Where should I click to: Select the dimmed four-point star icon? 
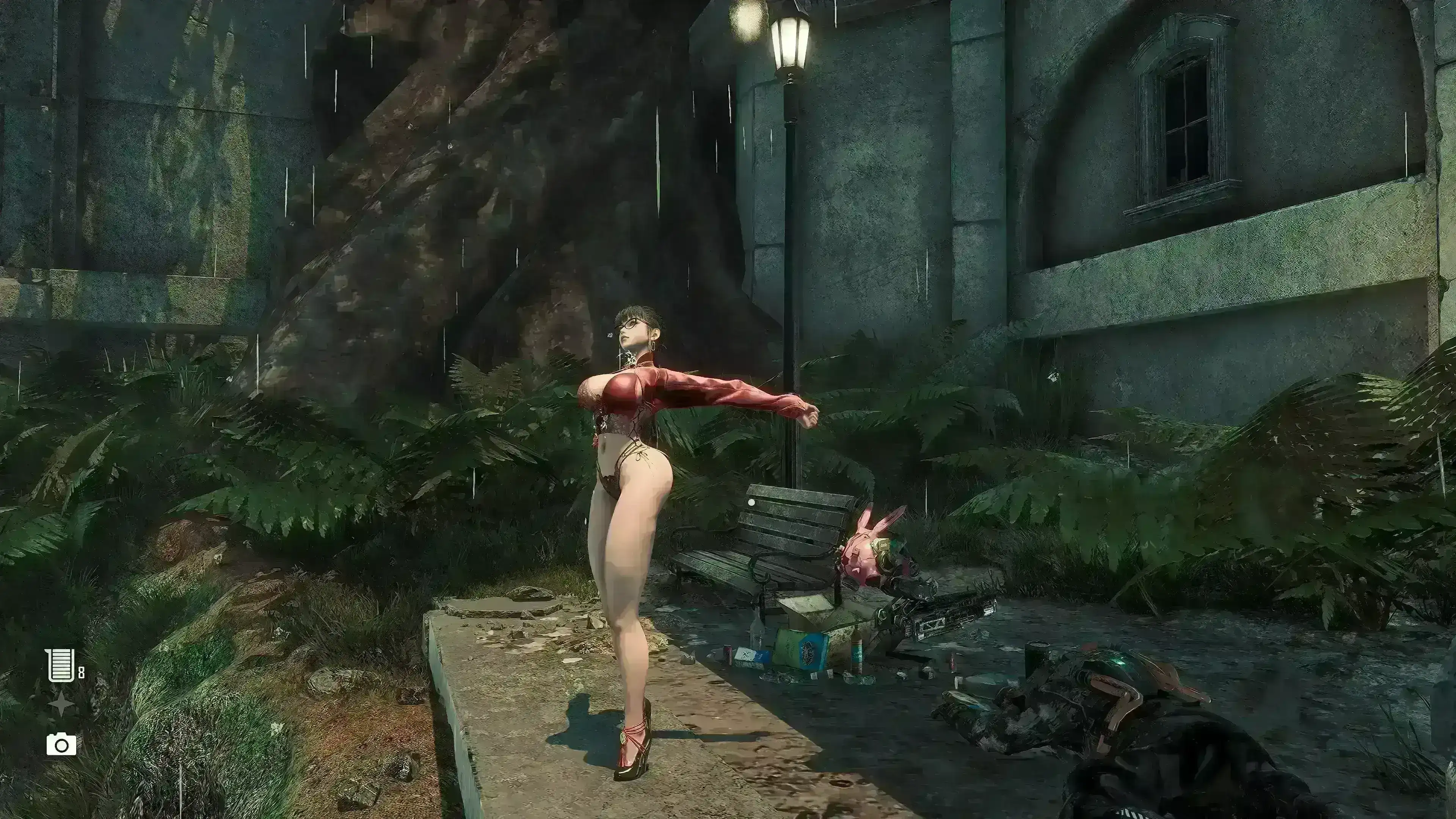(x=61, y=705)
